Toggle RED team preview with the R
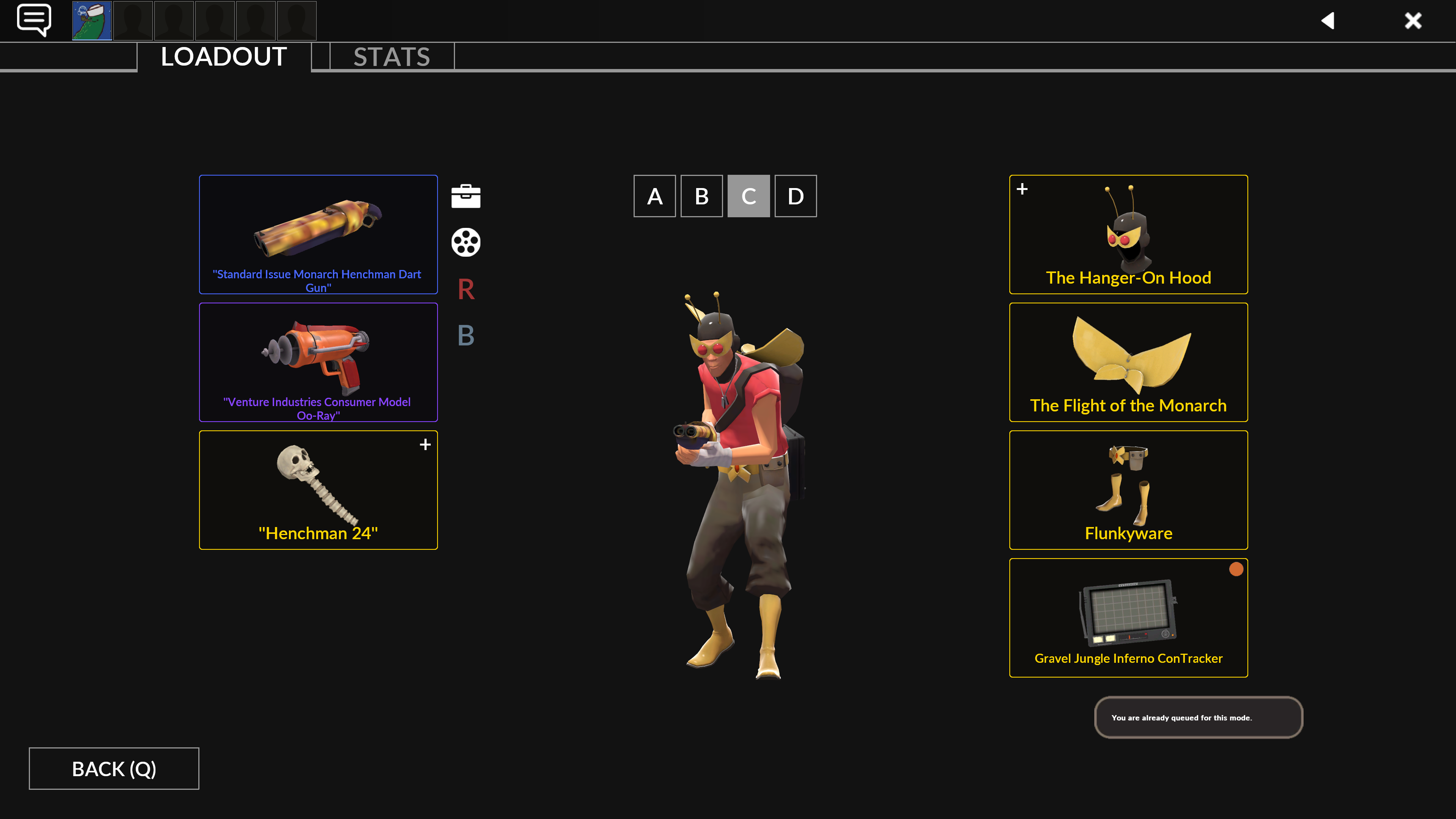This screenshot has height=819, width=1456. 465,290
